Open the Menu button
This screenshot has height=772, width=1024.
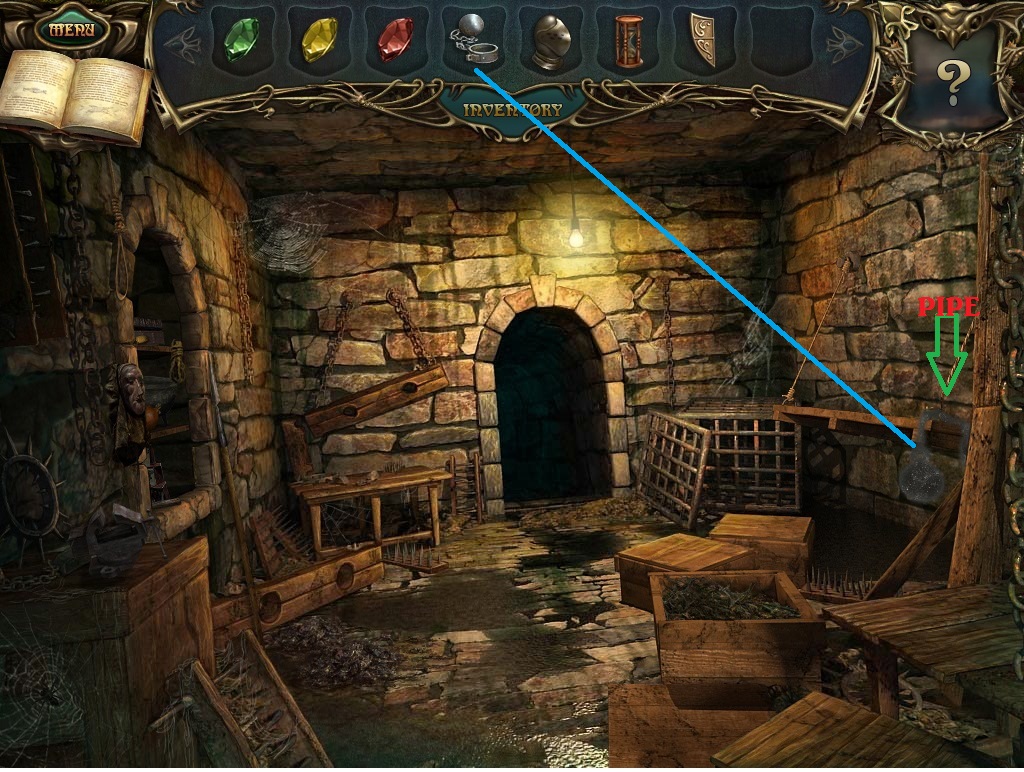[x=72, y=29]
